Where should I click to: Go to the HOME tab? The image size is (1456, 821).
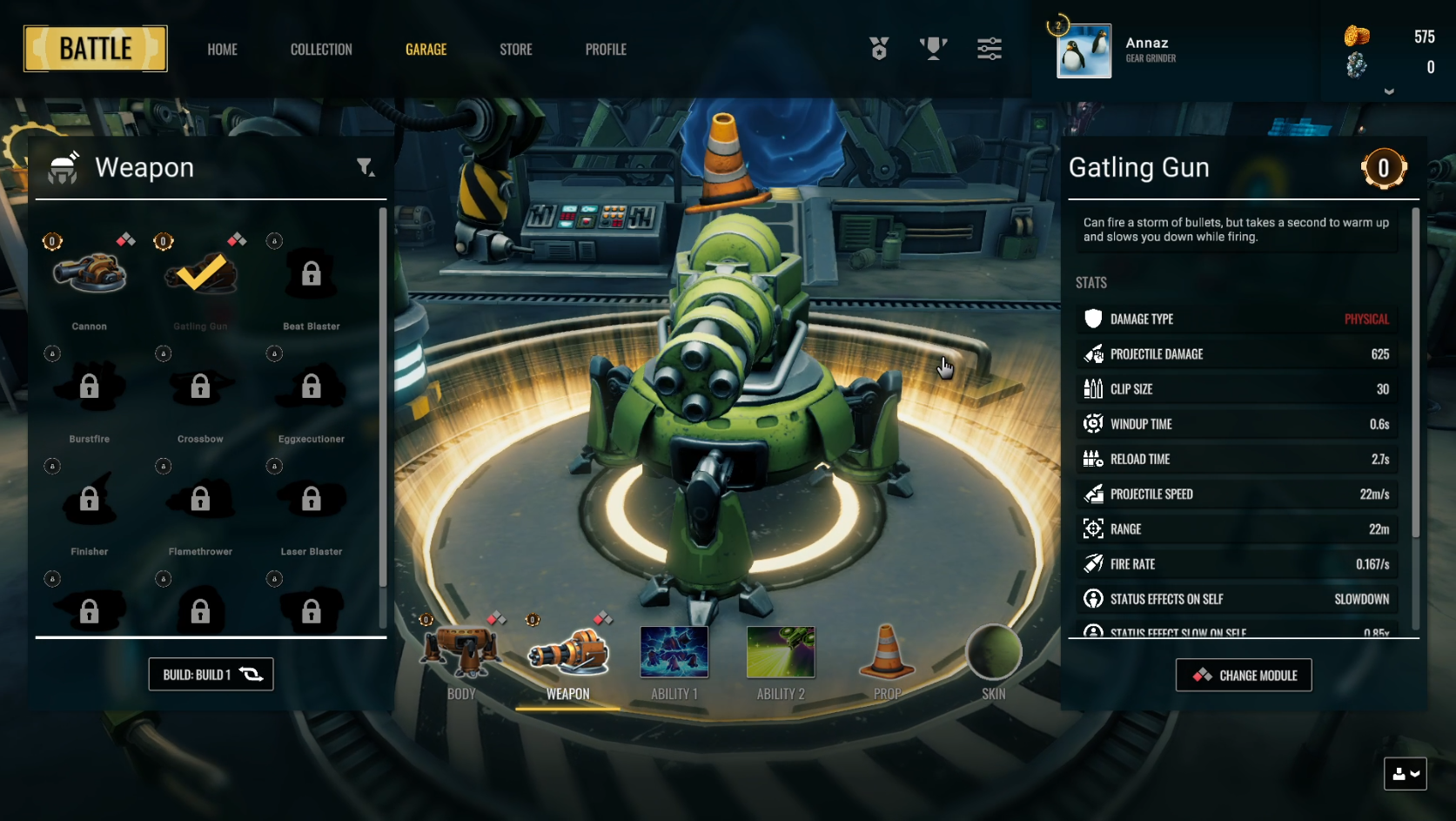click(x=222, y=50)
